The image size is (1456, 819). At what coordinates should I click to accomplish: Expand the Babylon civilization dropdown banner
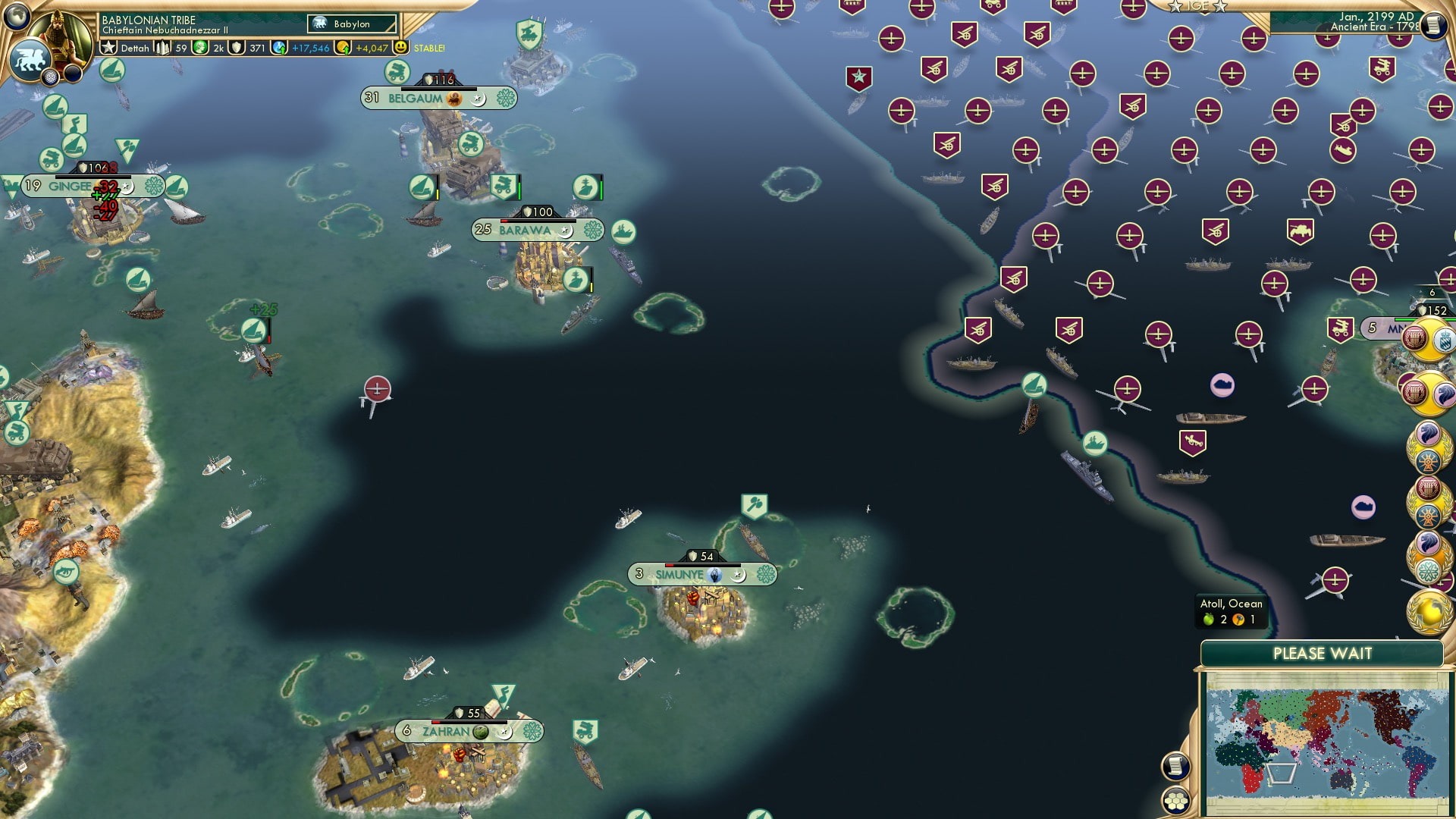pos(350,24)
